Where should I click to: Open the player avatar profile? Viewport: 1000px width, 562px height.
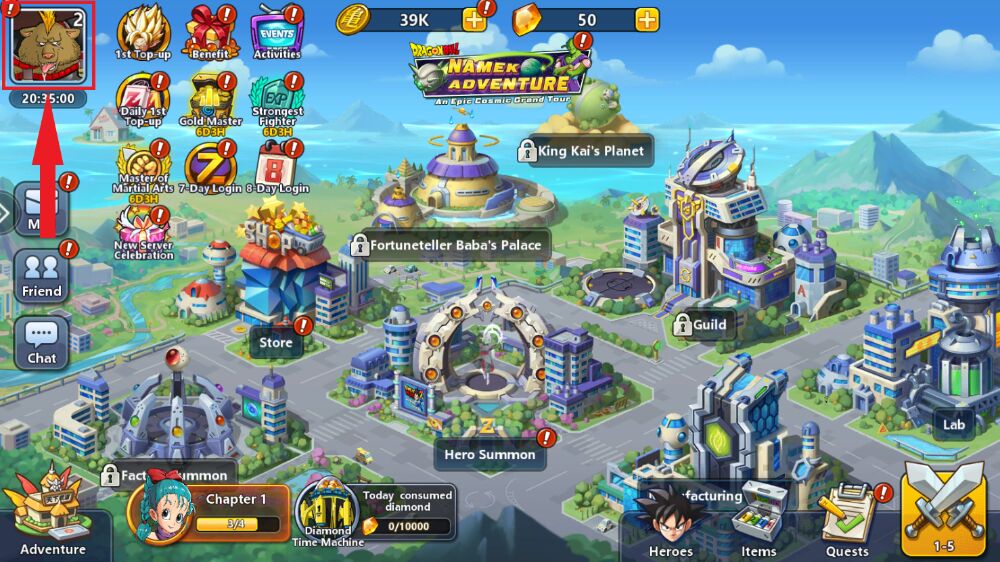point(49,44)
